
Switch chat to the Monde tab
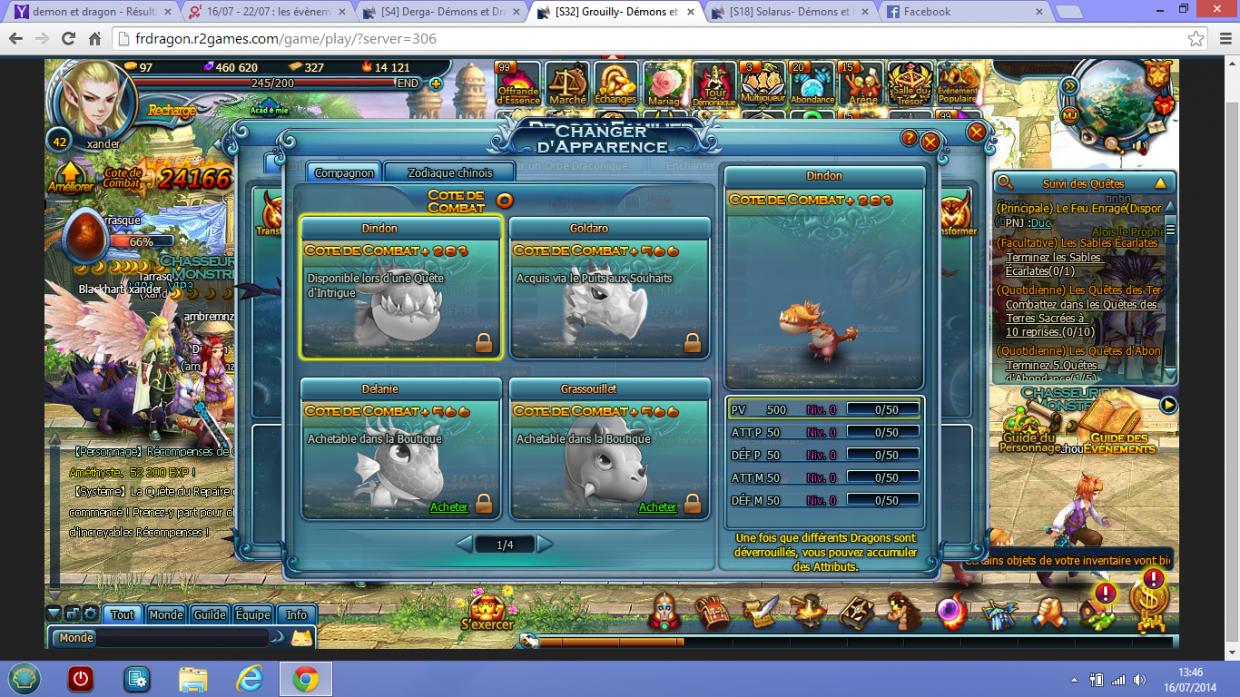point(166,615)
